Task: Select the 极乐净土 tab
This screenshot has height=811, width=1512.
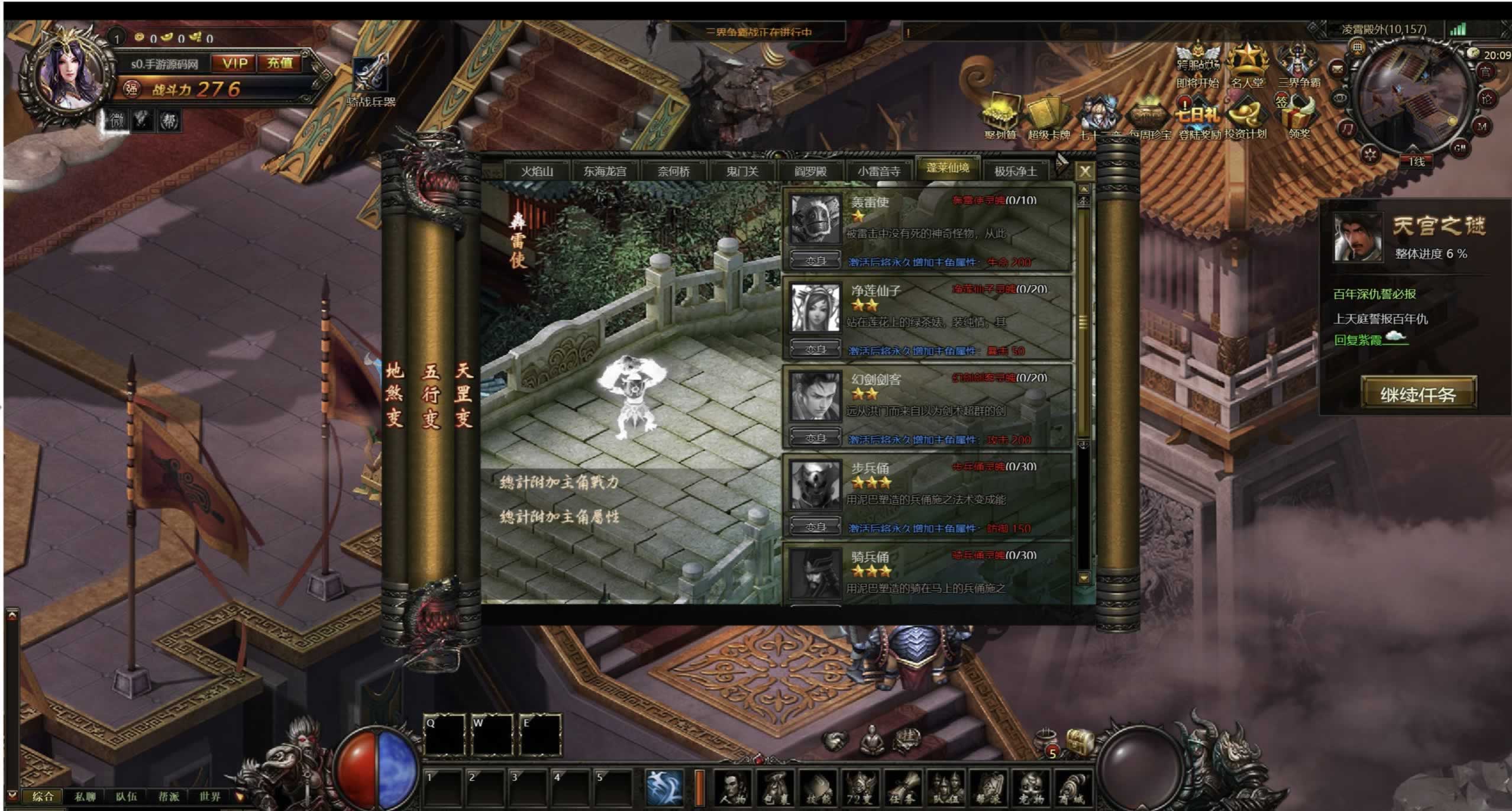Action: pyautogui.click(x=1015, y=172)
